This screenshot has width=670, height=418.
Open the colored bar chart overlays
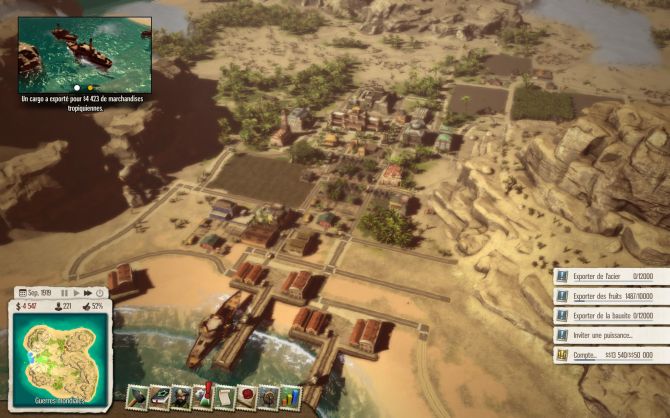click(290, 397)
